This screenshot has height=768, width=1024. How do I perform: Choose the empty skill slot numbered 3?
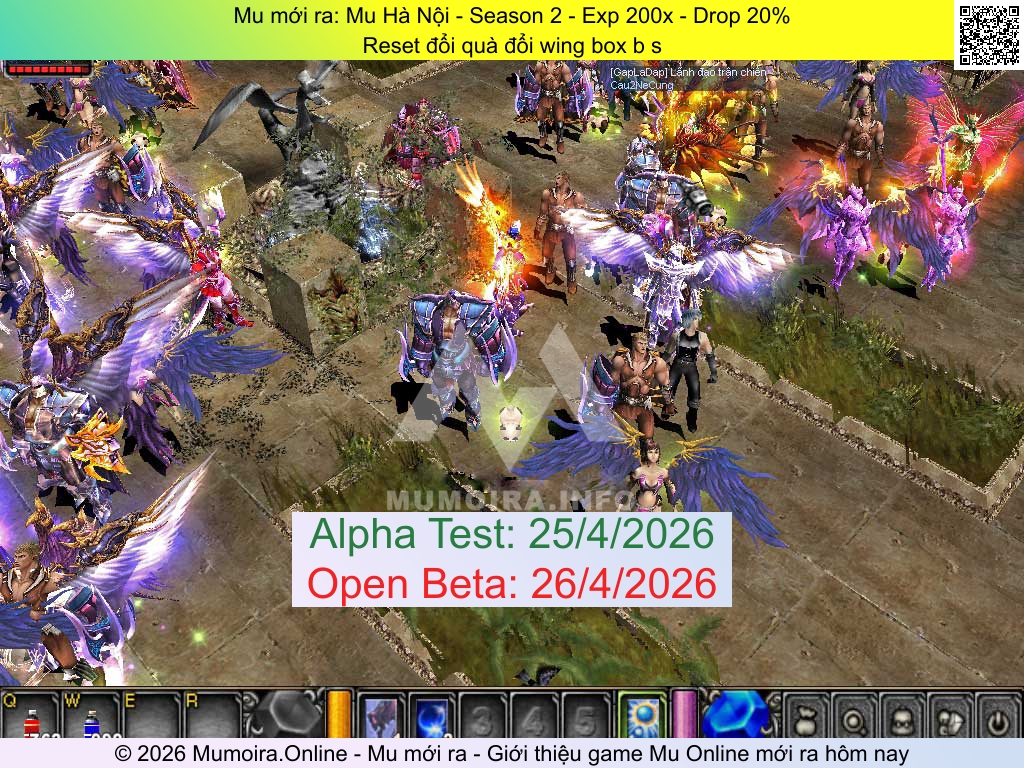tap(483, 716)
